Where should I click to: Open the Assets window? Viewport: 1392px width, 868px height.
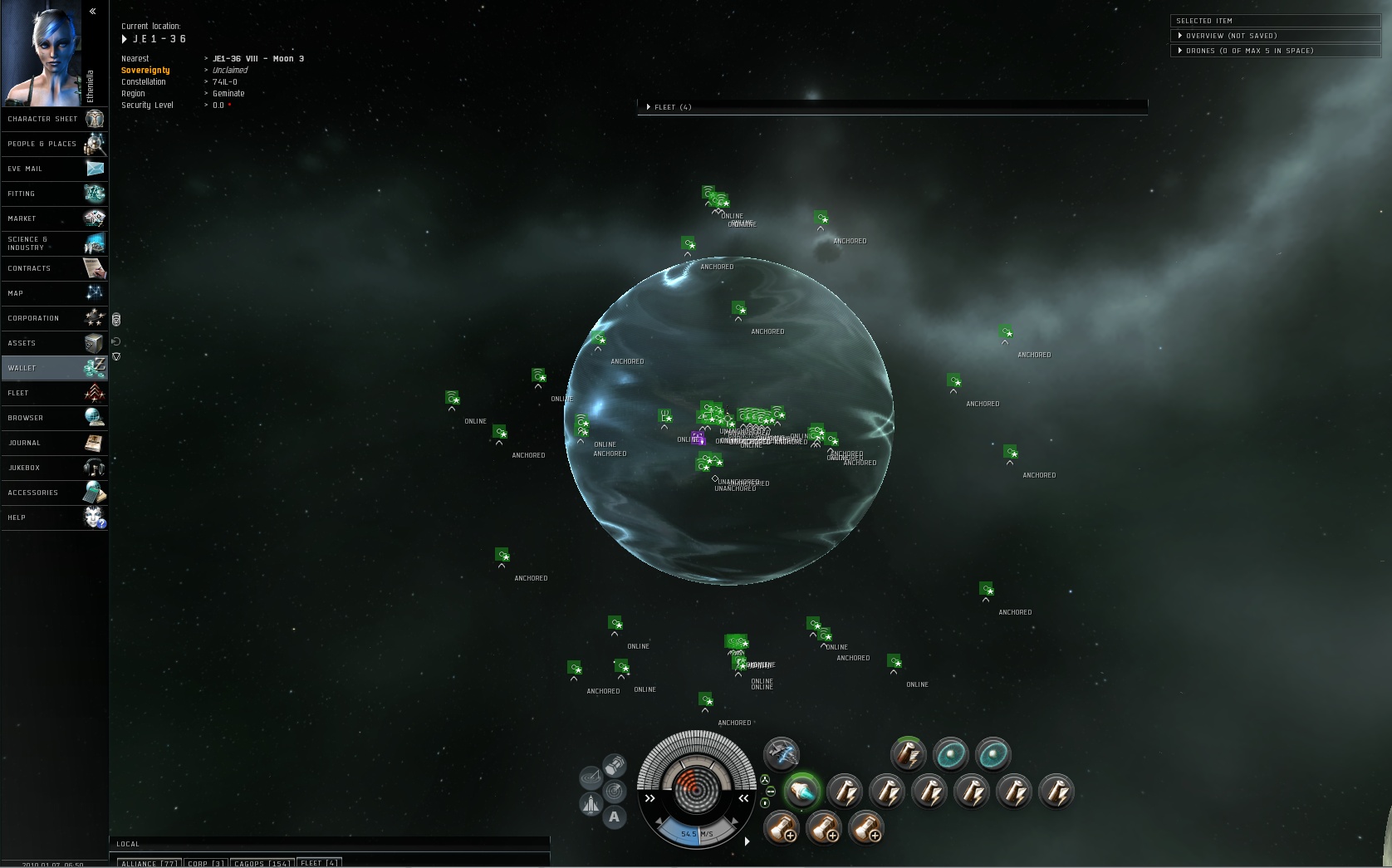click(x=55, y=343)
